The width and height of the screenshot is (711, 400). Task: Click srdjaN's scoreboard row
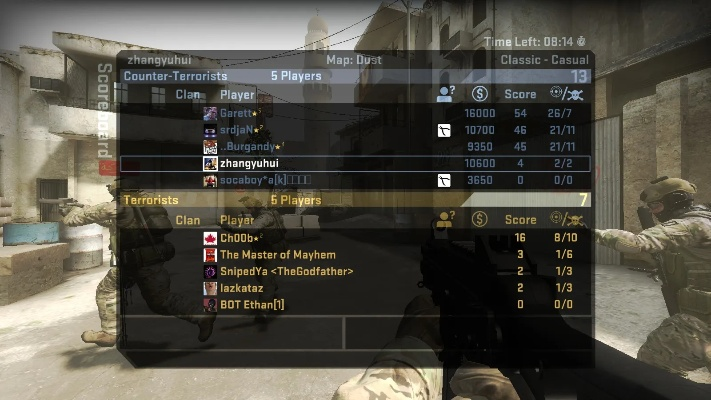pos(241,130)
